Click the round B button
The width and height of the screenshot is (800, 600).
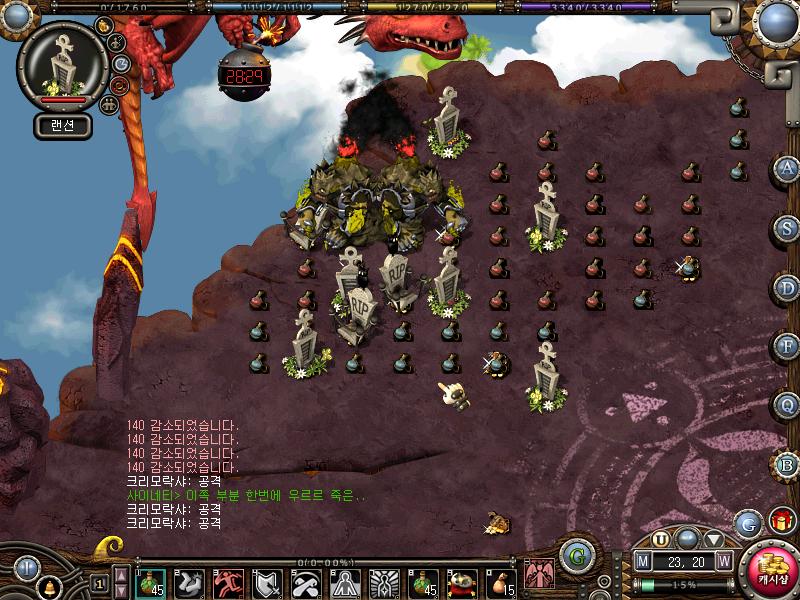pyautogui.click(x=787, y=465)
